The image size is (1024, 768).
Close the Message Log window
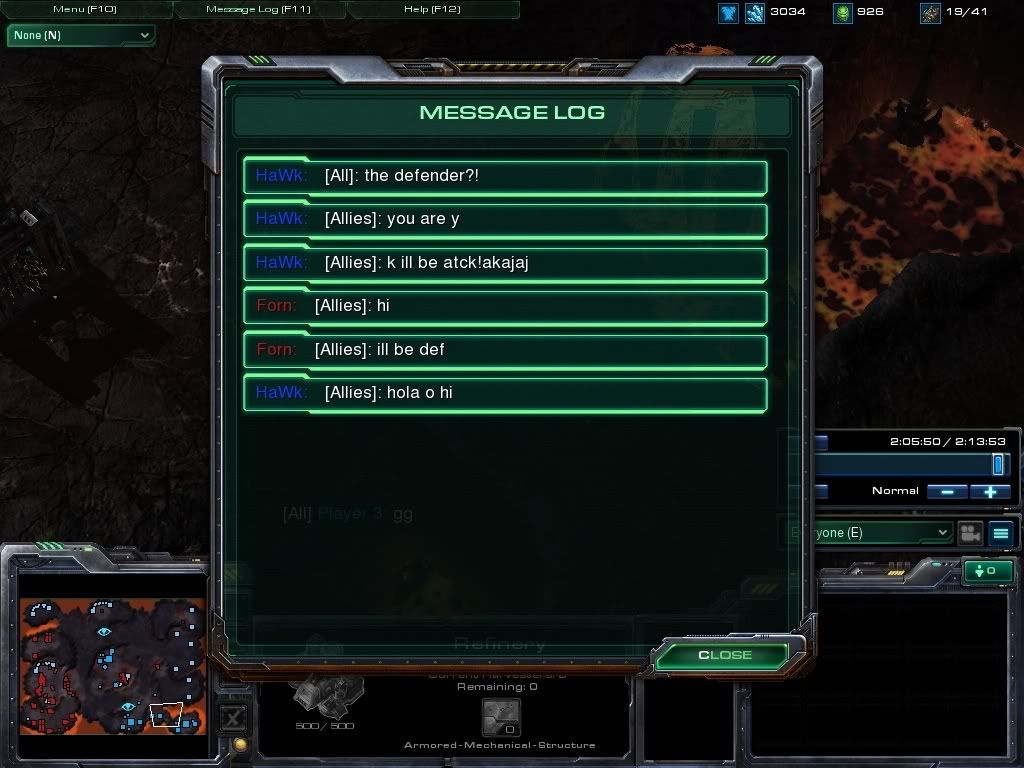[x=724, y=655]
